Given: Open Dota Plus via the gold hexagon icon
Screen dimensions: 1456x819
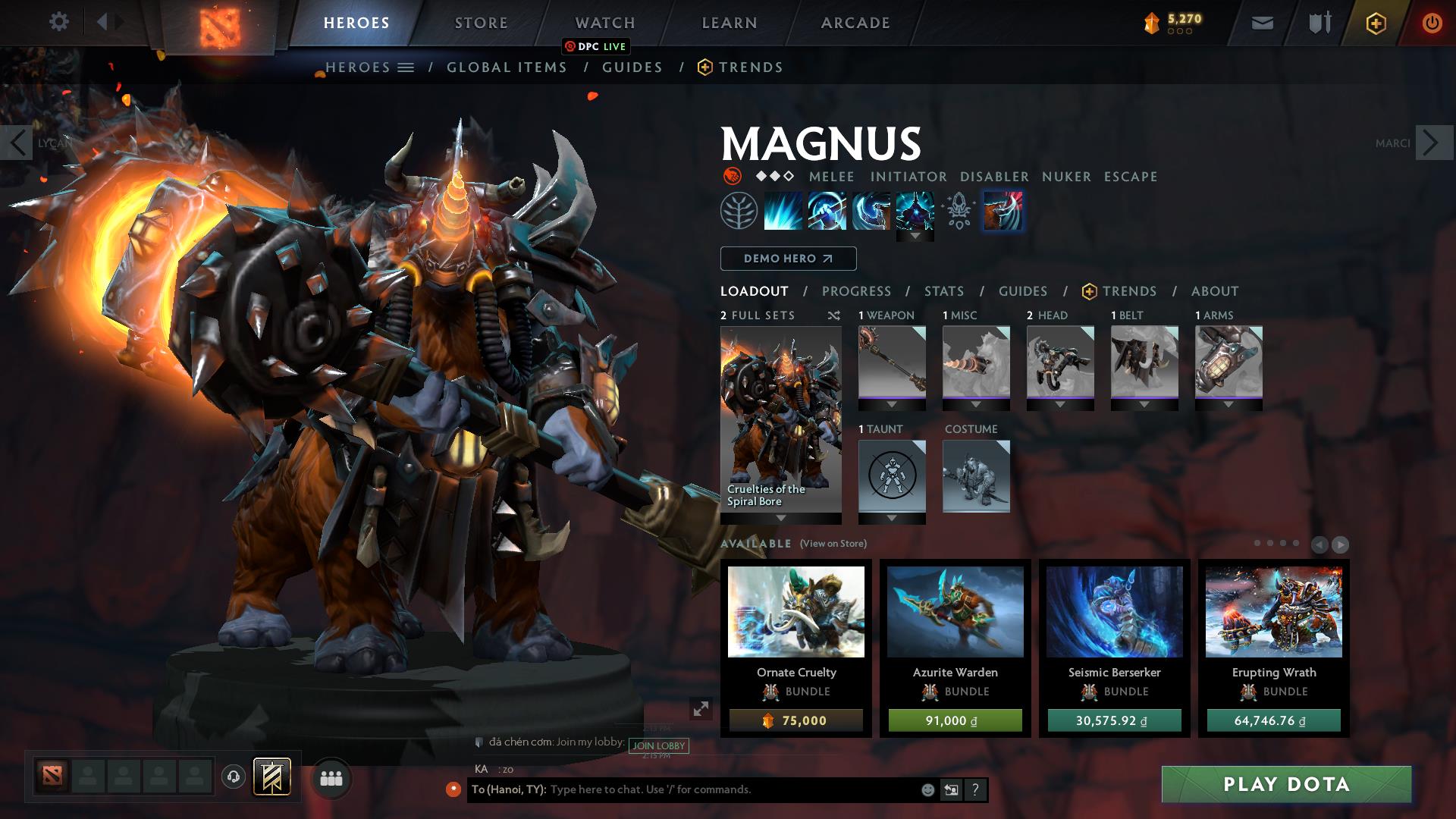Looking at the screenshot, I should [x=1376, y=23].
